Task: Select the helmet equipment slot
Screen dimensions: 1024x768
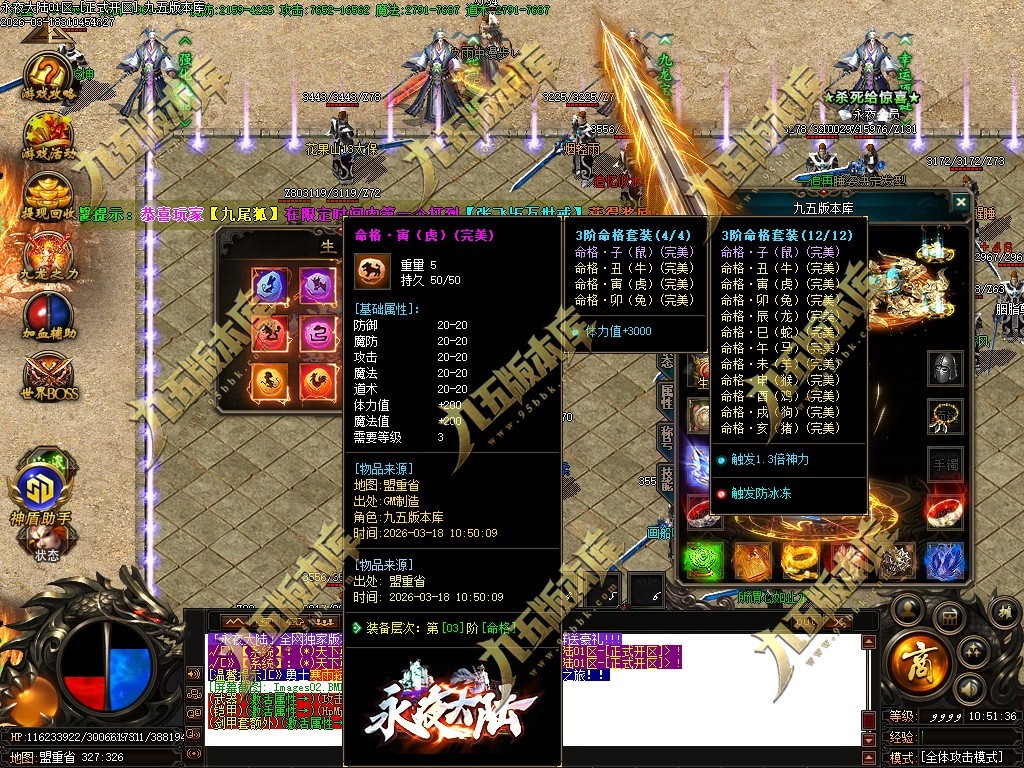Action: coord(945,368)
